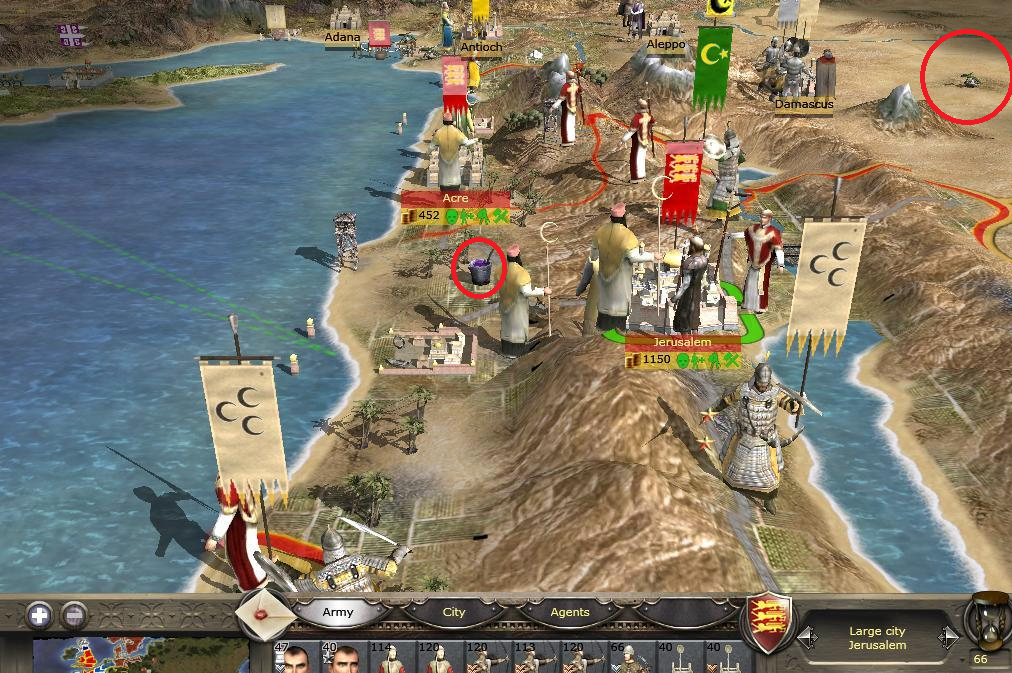End turn with the hourglass button

coord(983,618)
